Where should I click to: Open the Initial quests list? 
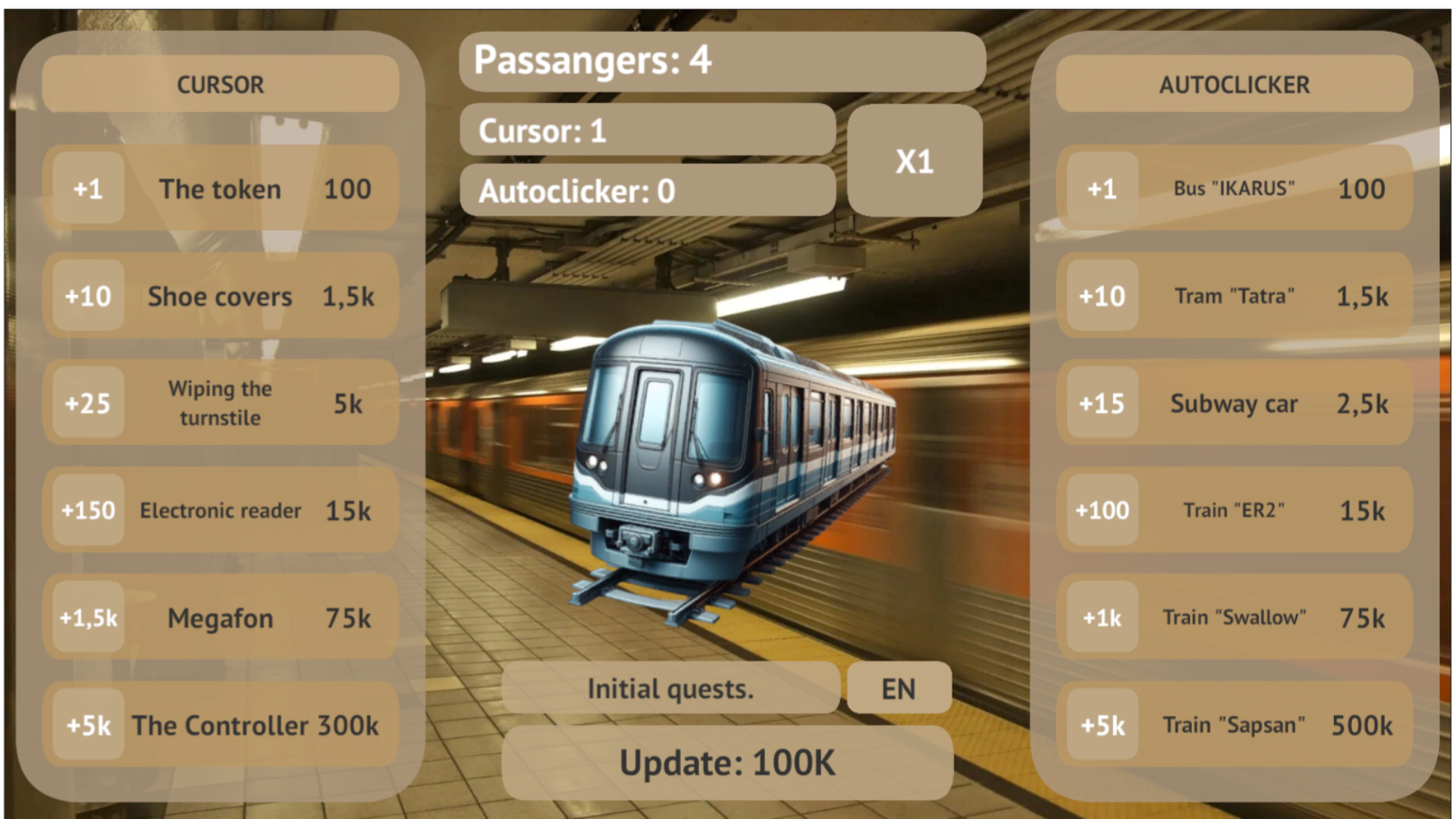click(670, 689)
